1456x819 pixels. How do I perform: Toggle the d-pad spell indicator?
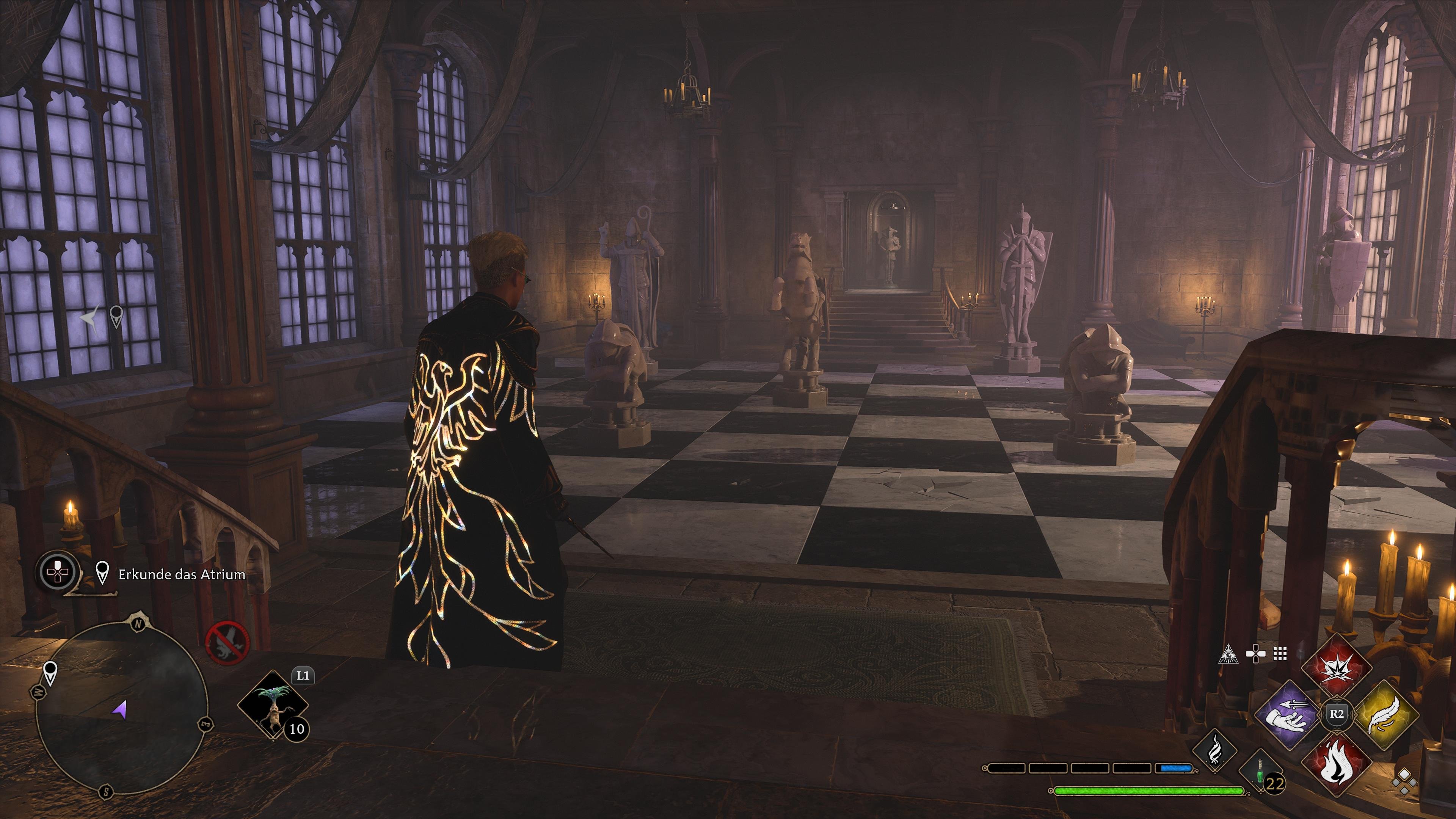1256,654
